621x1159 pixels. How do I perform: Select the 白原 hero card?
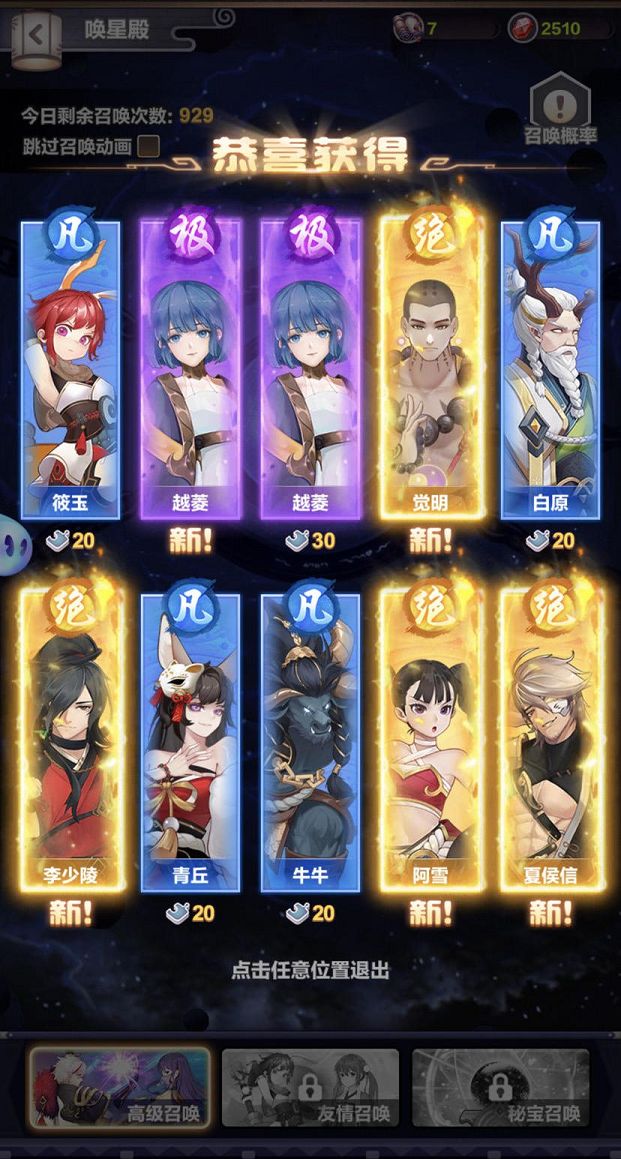coord(551,370)
